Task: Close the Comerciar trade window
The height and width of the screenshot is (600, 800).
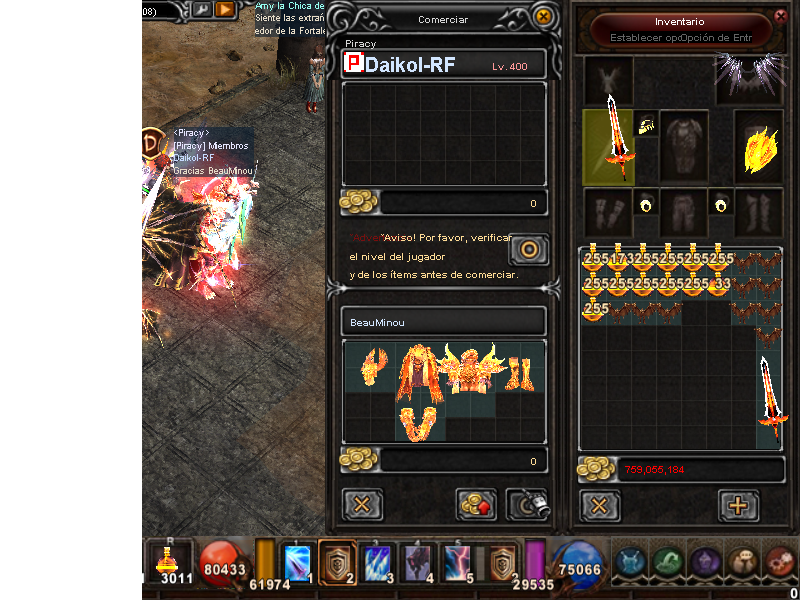Action: [x=543, y=17]
